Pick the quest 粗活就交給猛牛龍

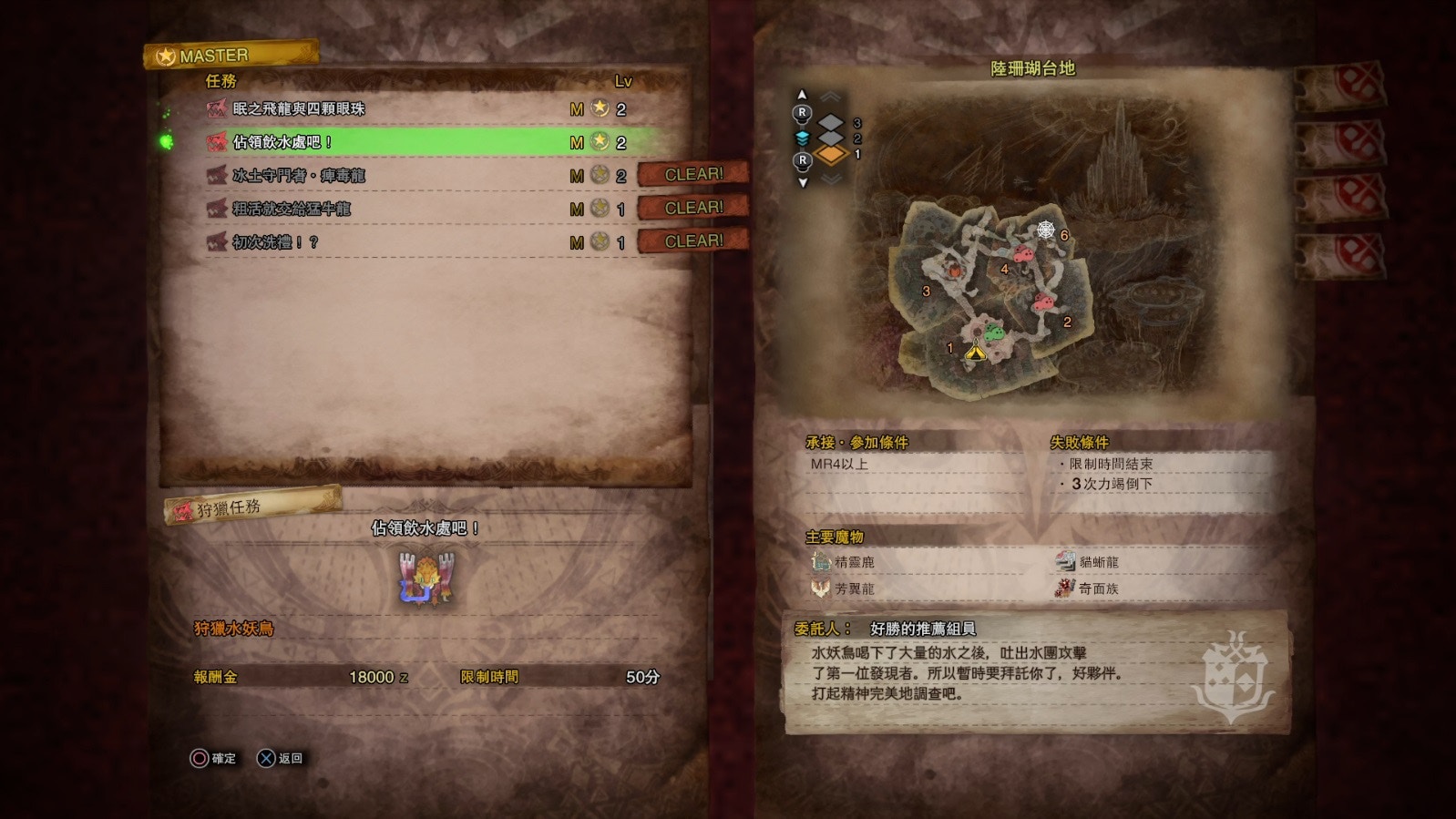292,209
